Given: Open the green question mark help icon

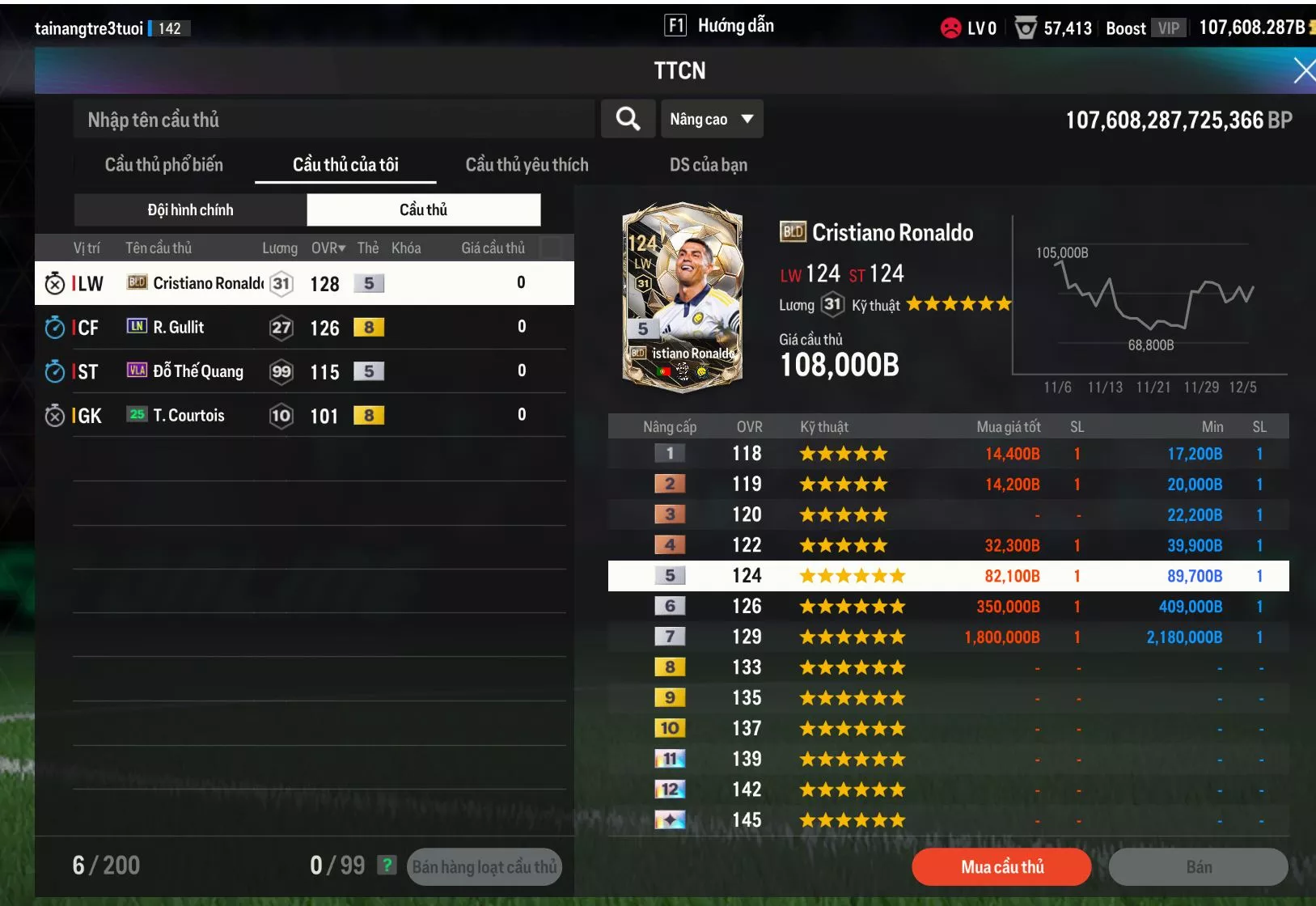Looking at the screenshot, I should tap(387, 866).
